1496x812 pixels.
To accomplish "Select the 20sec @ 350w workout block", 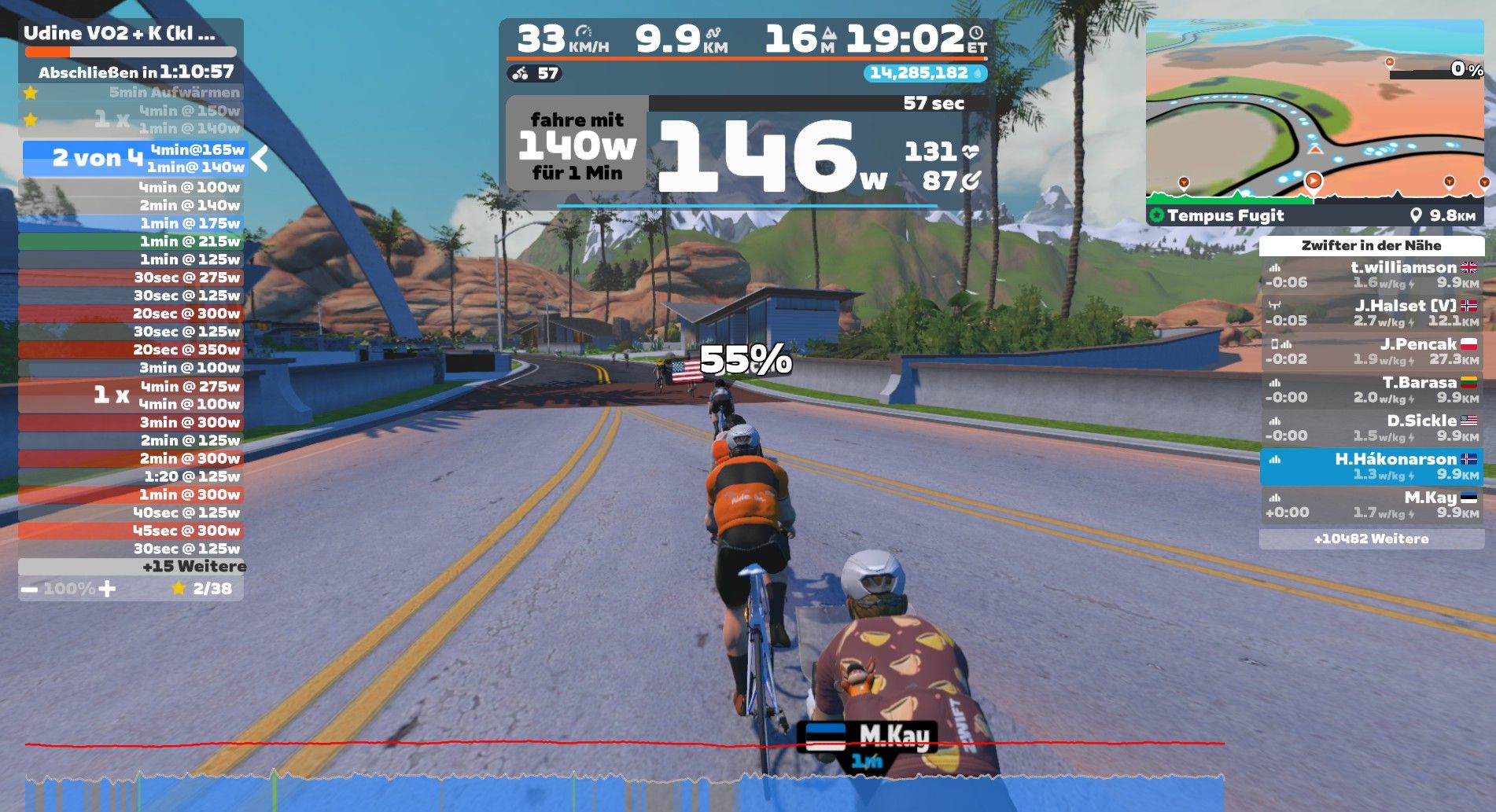I will [x=131, y=350].
